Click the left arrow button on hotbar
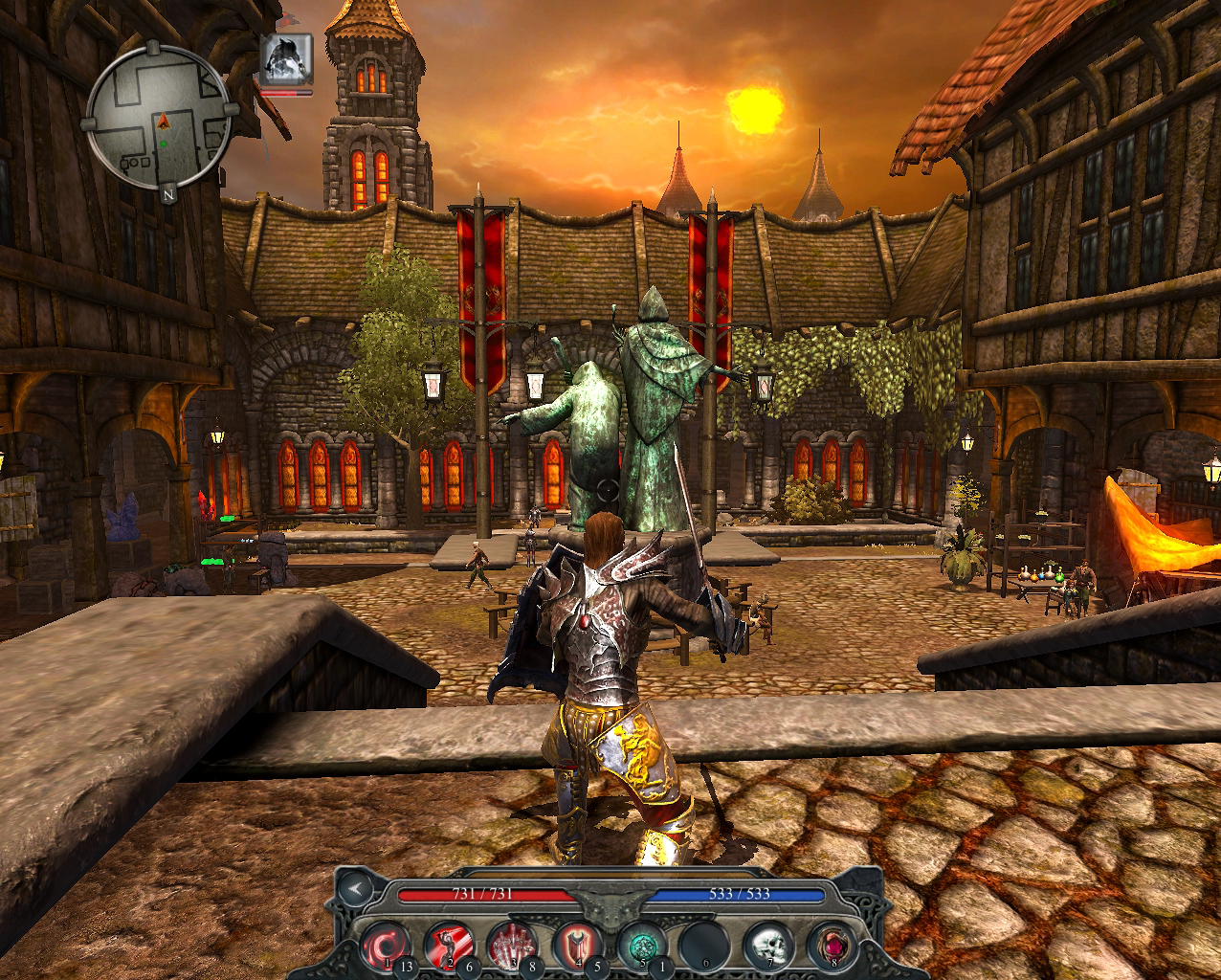 (355, 889)
